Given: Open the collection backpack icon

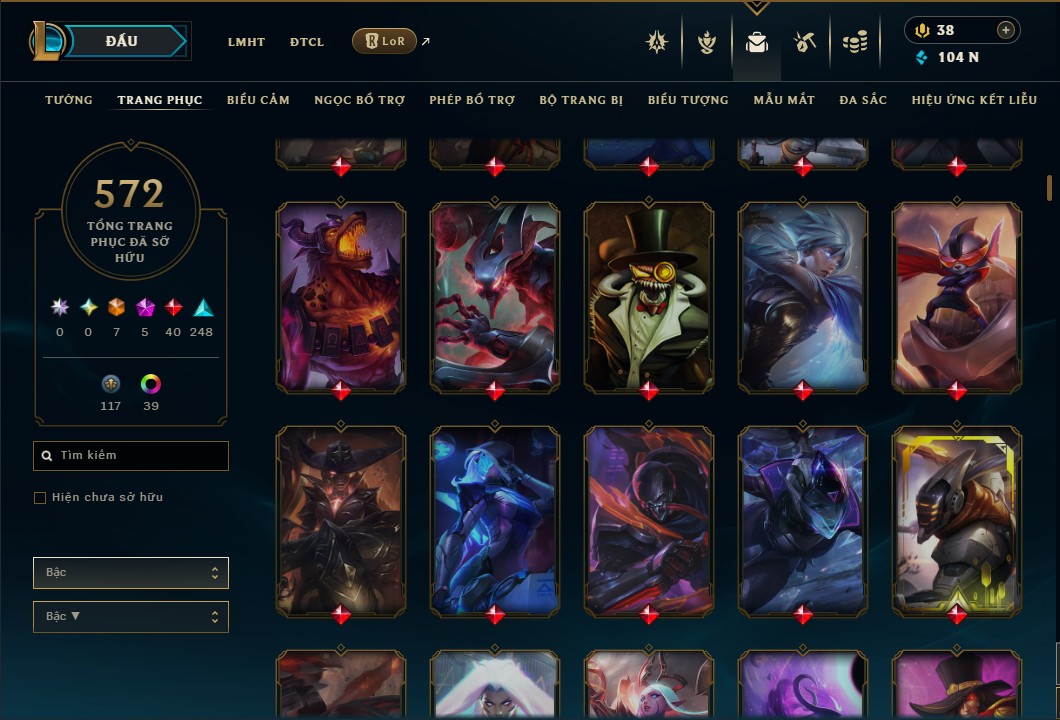Looking at the screenshot, I should [757, 42].
